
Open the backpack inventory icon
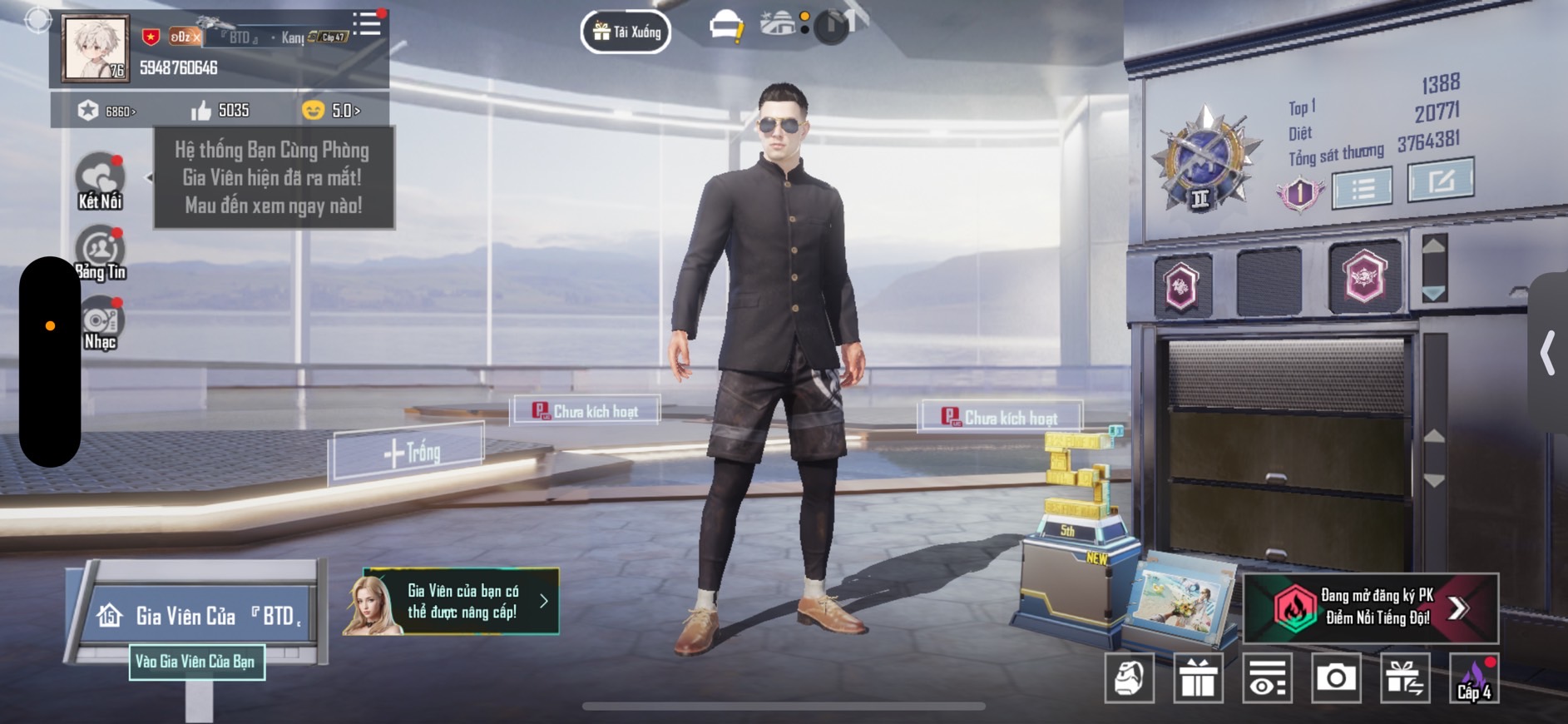(1129, 678)
